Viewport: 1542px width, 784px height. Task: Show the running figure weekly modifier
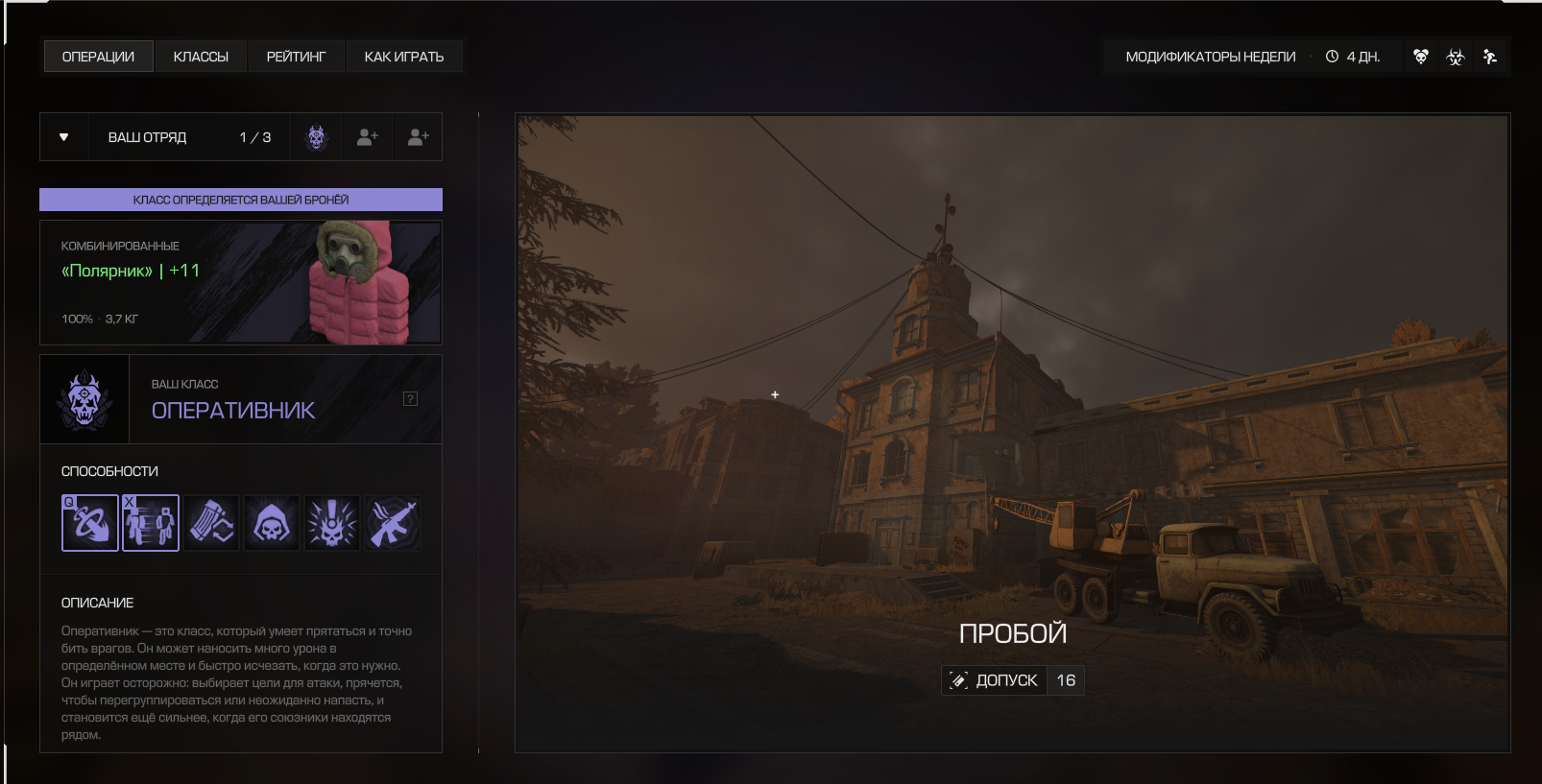[x=1490, y=57]
